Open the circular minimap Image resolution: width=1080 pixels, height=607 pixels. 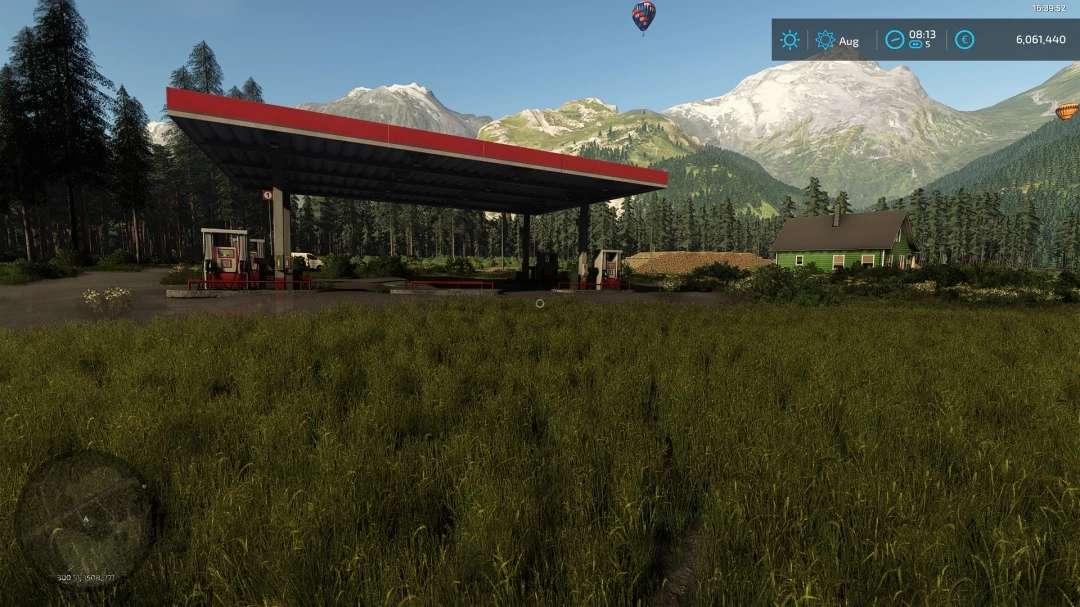85,519
